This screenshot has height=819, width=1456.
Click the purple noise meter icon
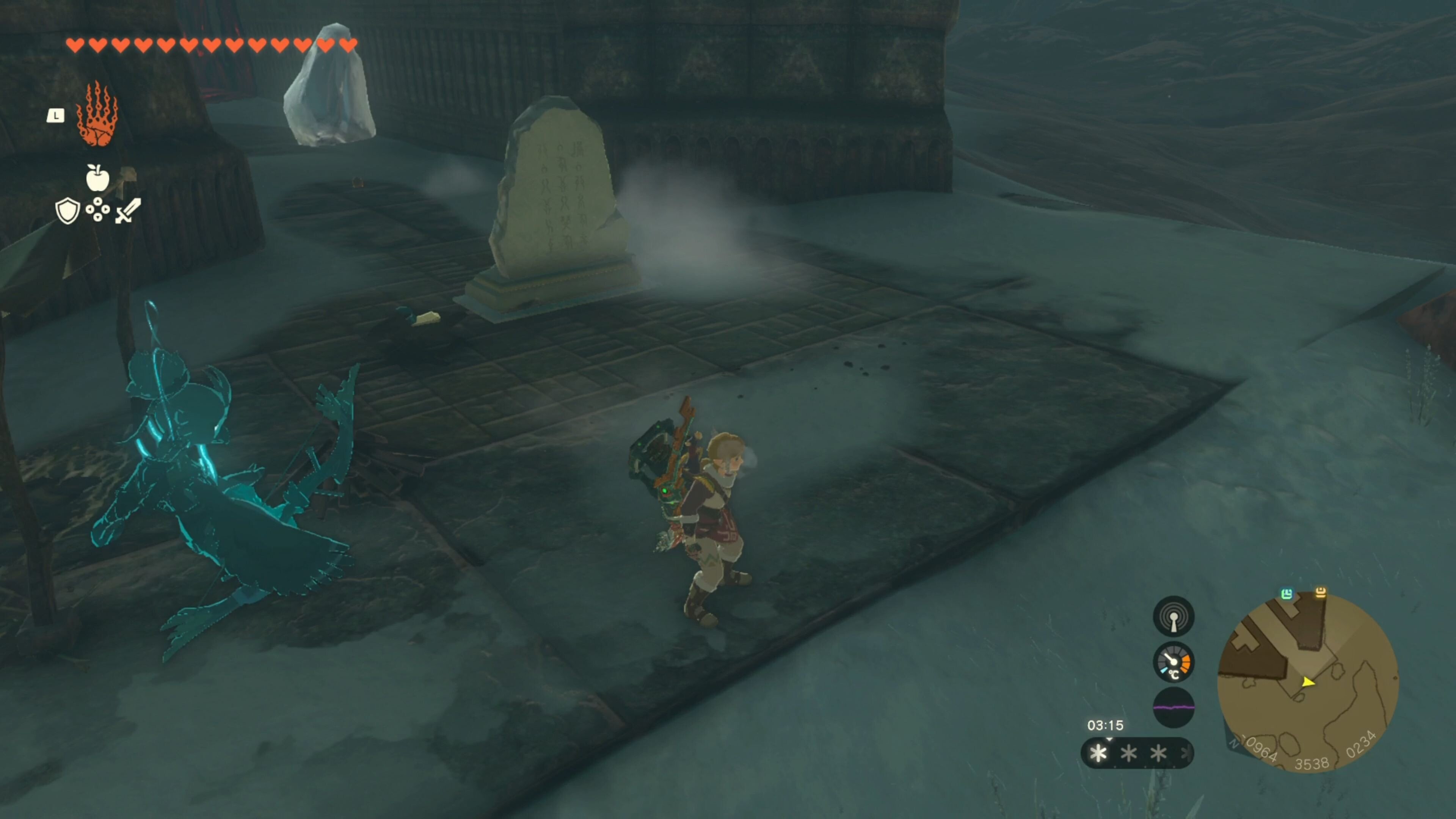point(1174,707)
